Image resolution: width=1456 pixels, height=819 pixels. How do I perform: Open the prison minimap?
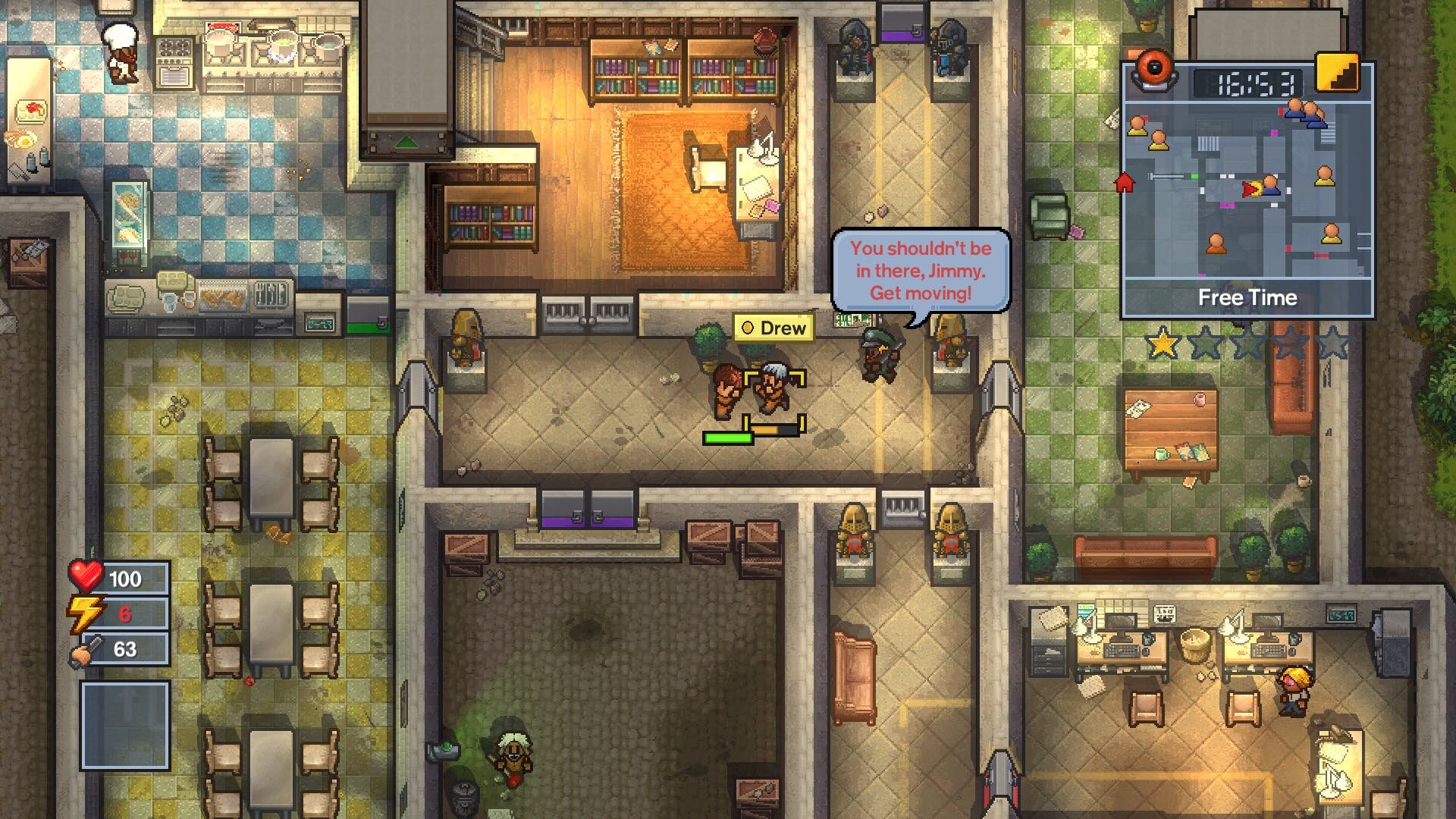click(1247, 190)
